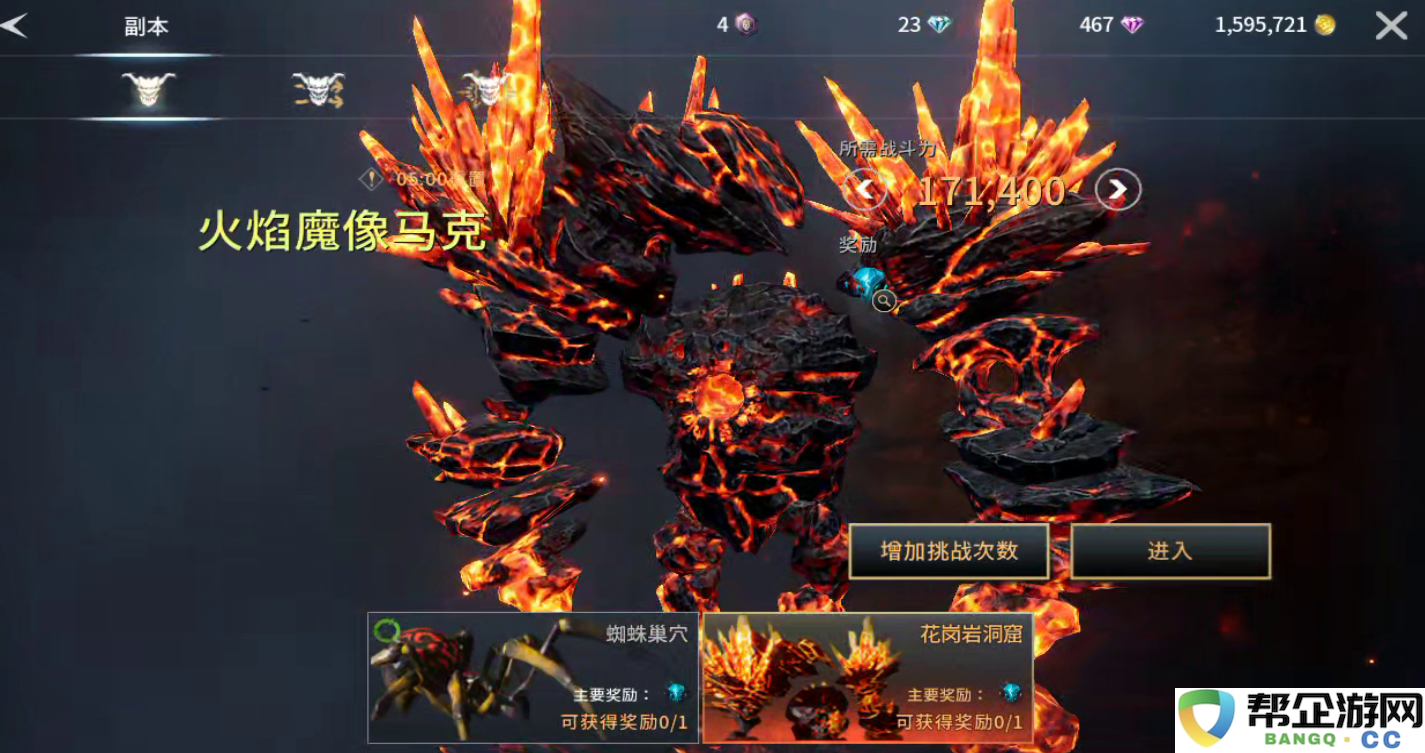Select the first boss head tab
1425x753 pixels.
pos(148,88)
